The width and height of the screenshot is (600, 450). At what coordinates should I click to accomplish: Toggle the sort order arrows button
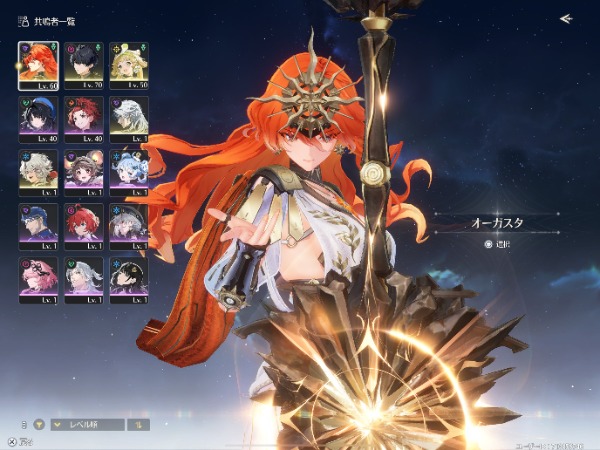pyautogui.click(x=140, y=424)
